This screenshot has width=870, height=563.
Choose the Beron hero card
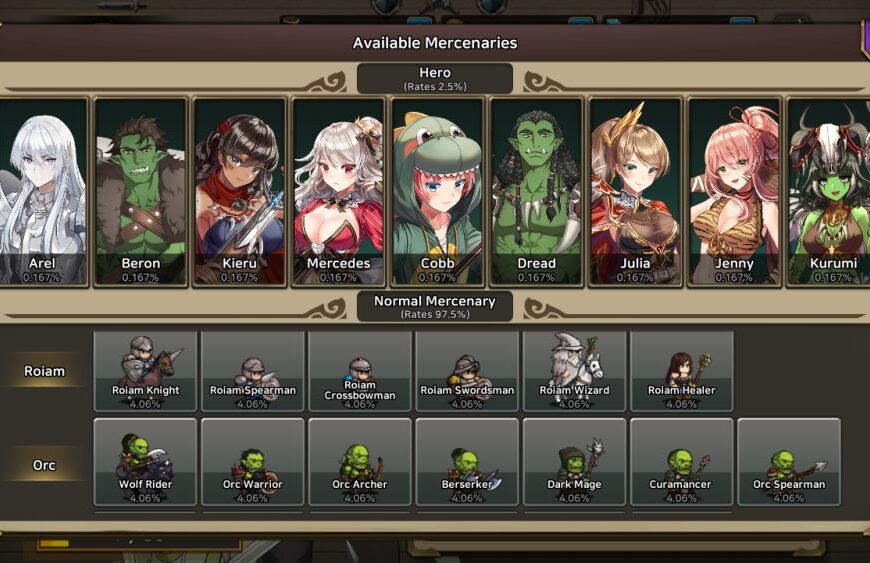pos(140,191)
